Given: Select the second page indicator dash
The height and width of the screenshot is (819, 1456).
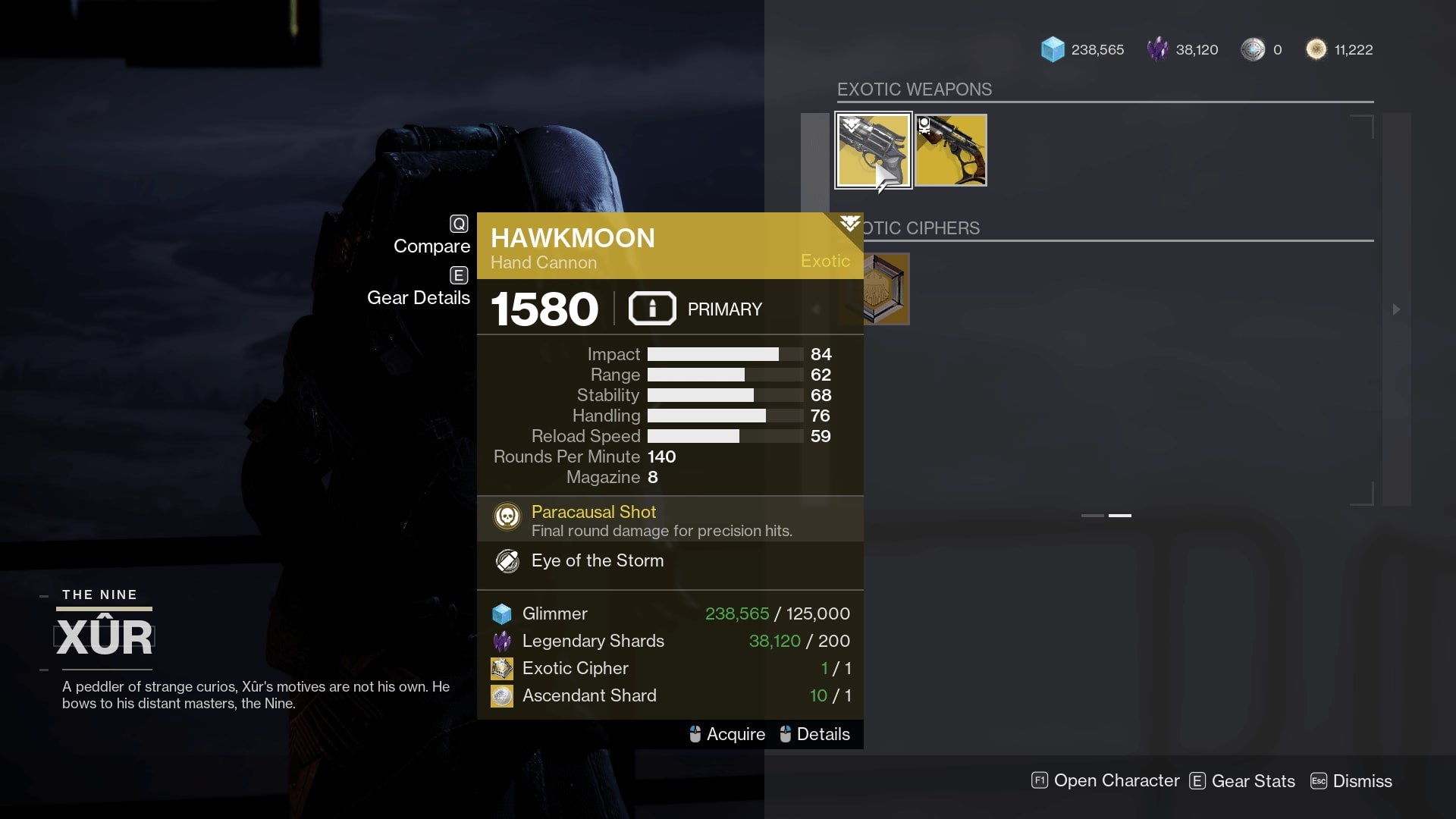Looking at the screenshot, I should [1121, 515].
